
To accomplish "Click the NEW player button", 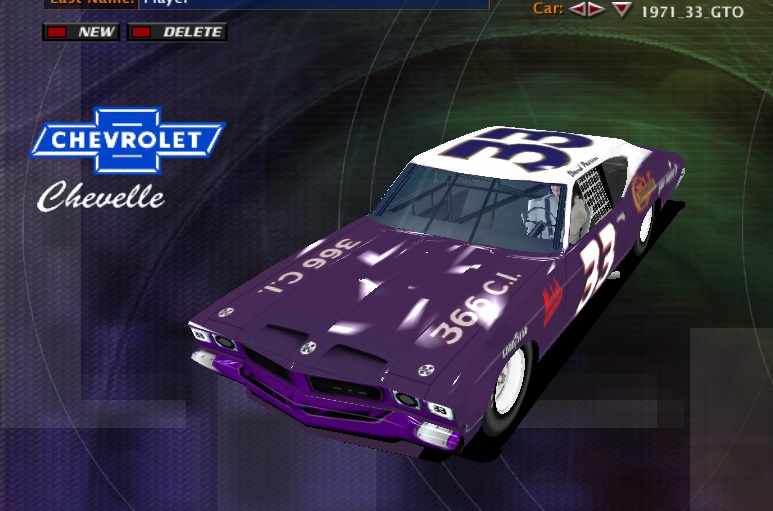I will [81, 32].
